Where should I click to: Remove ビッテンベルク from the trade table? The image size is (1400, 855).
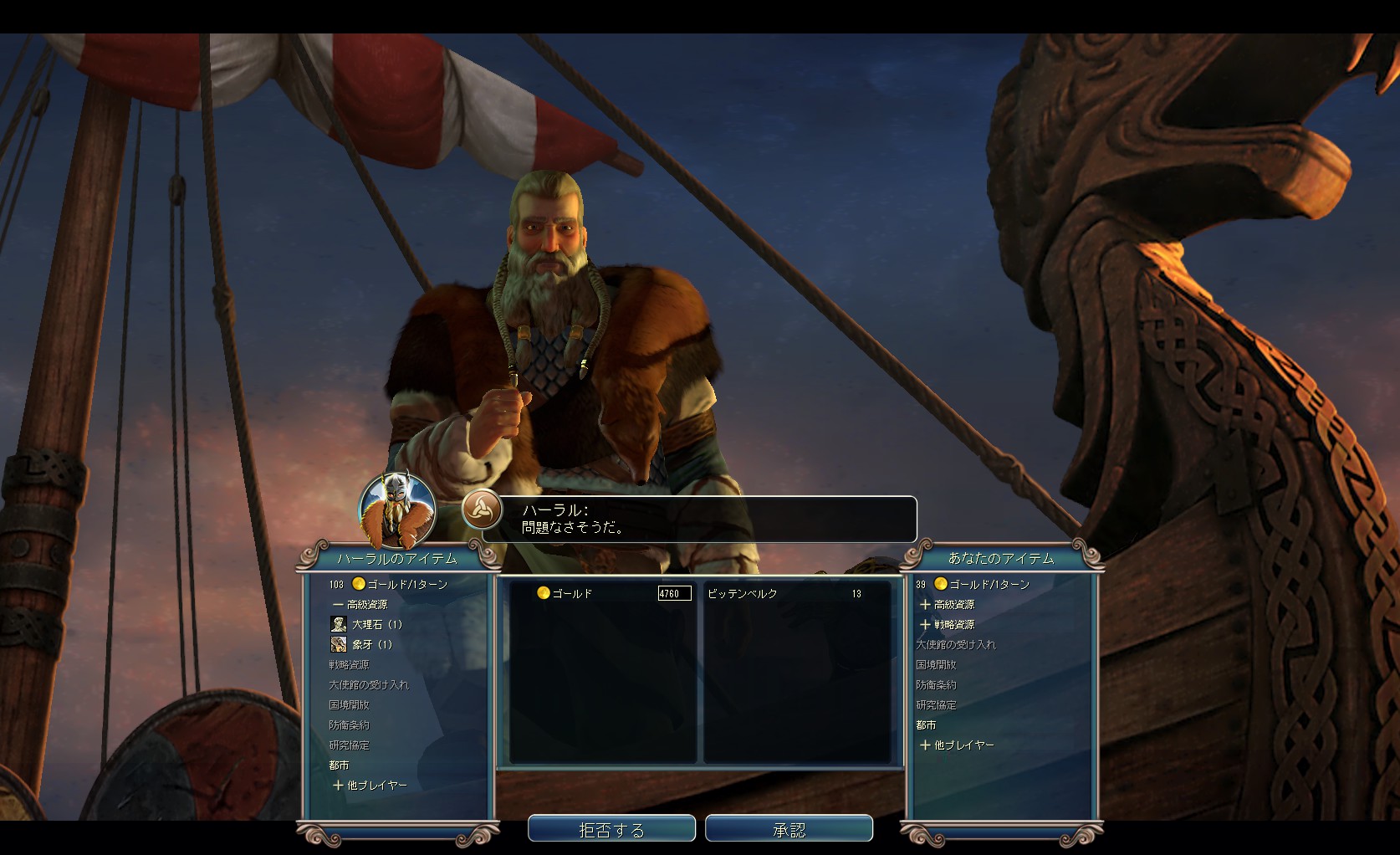pos(743,593)
